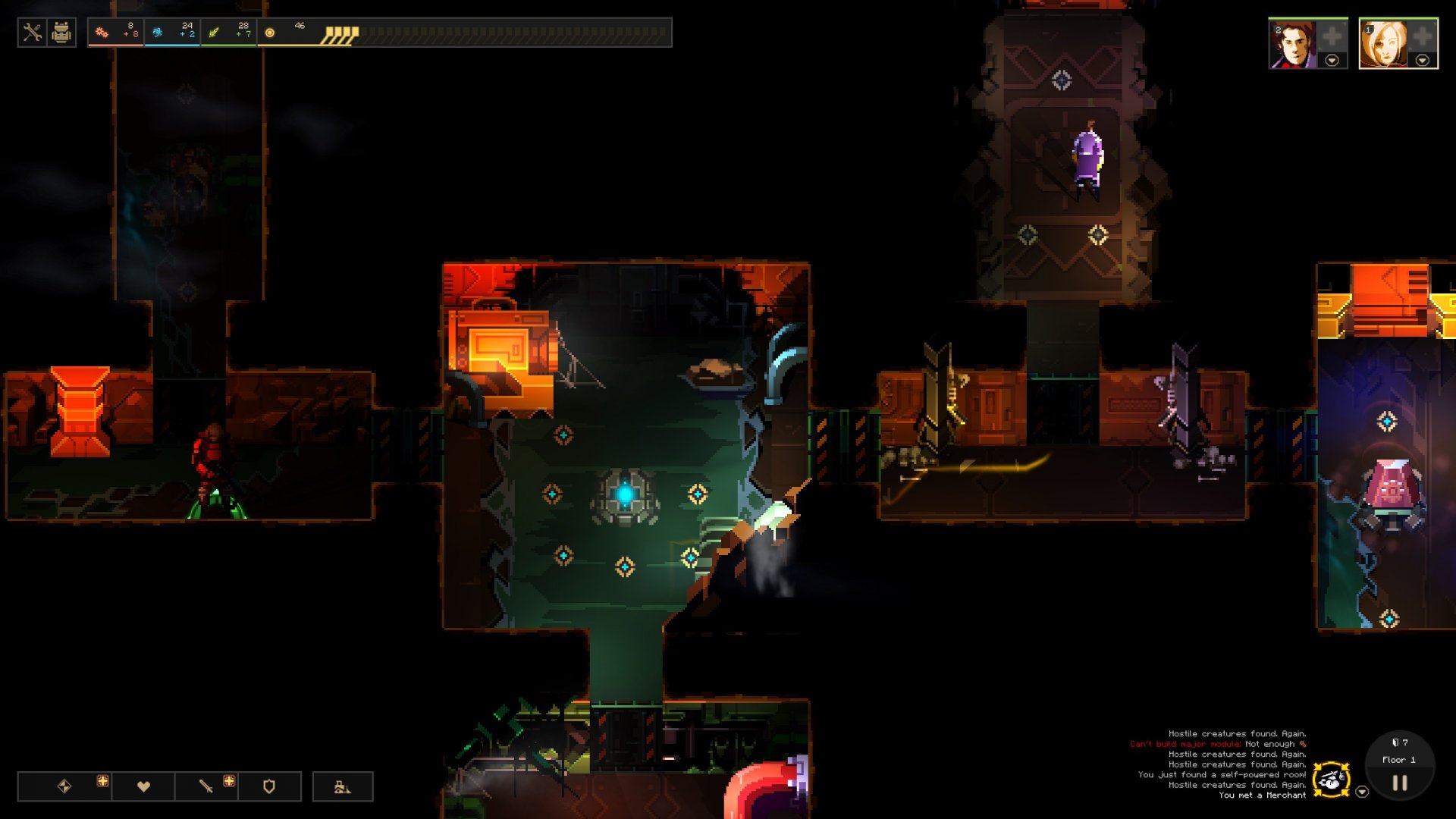Pause the game
Viewport: 1456px width, 819px height.
1400,783
